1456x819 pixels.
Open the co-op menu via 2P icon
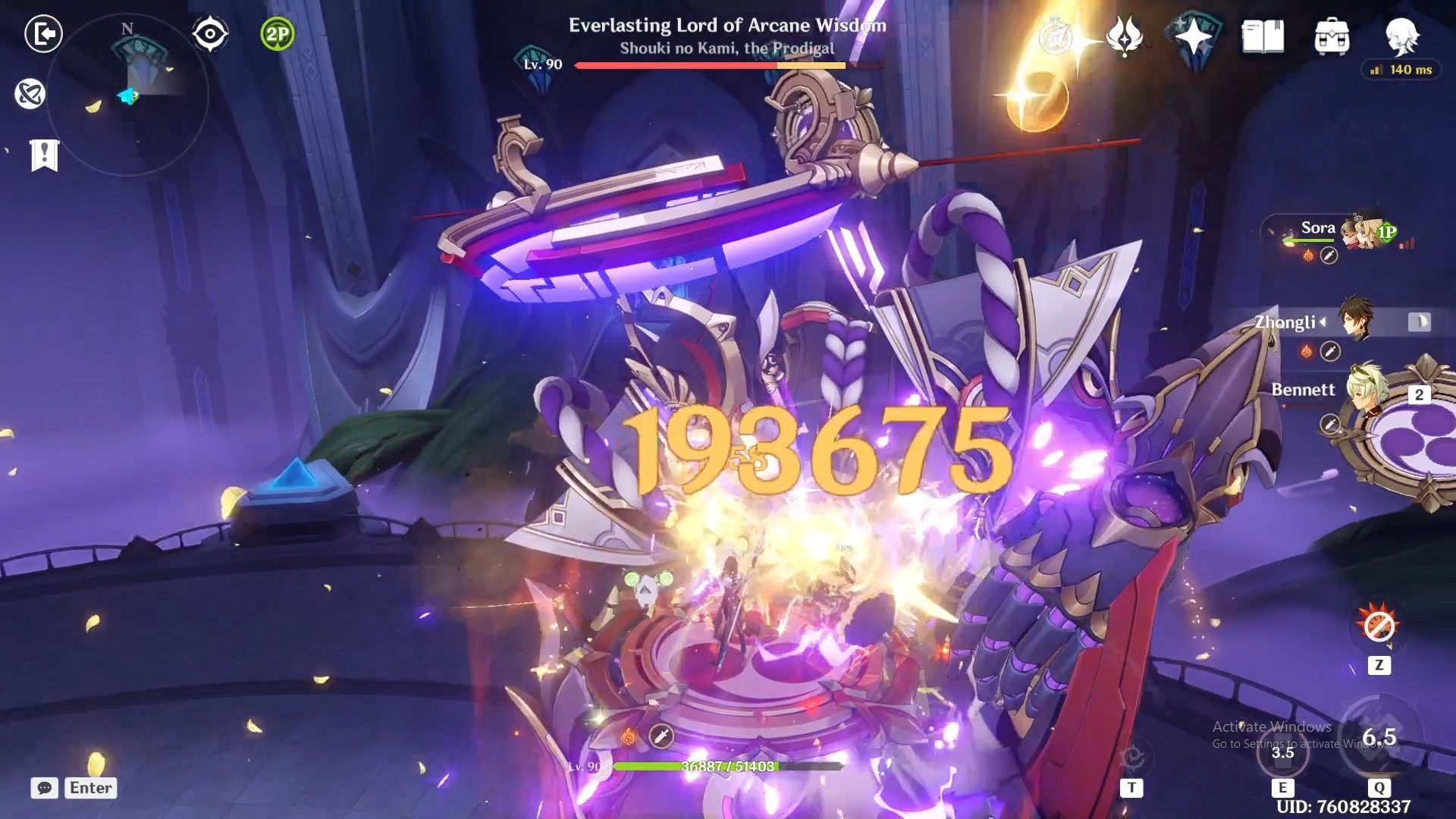(x=277, y=34)
